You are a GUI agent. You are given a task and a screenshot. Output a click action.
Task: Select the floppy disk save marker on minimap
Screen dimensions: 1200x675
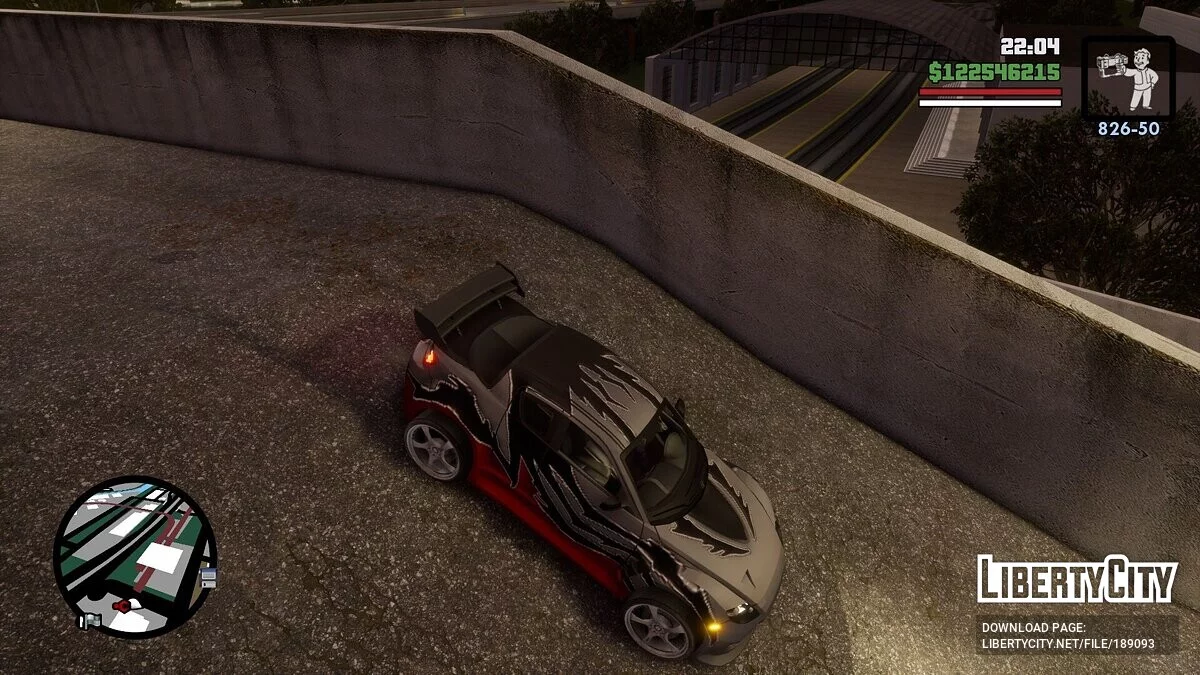(x=208, y=577)
